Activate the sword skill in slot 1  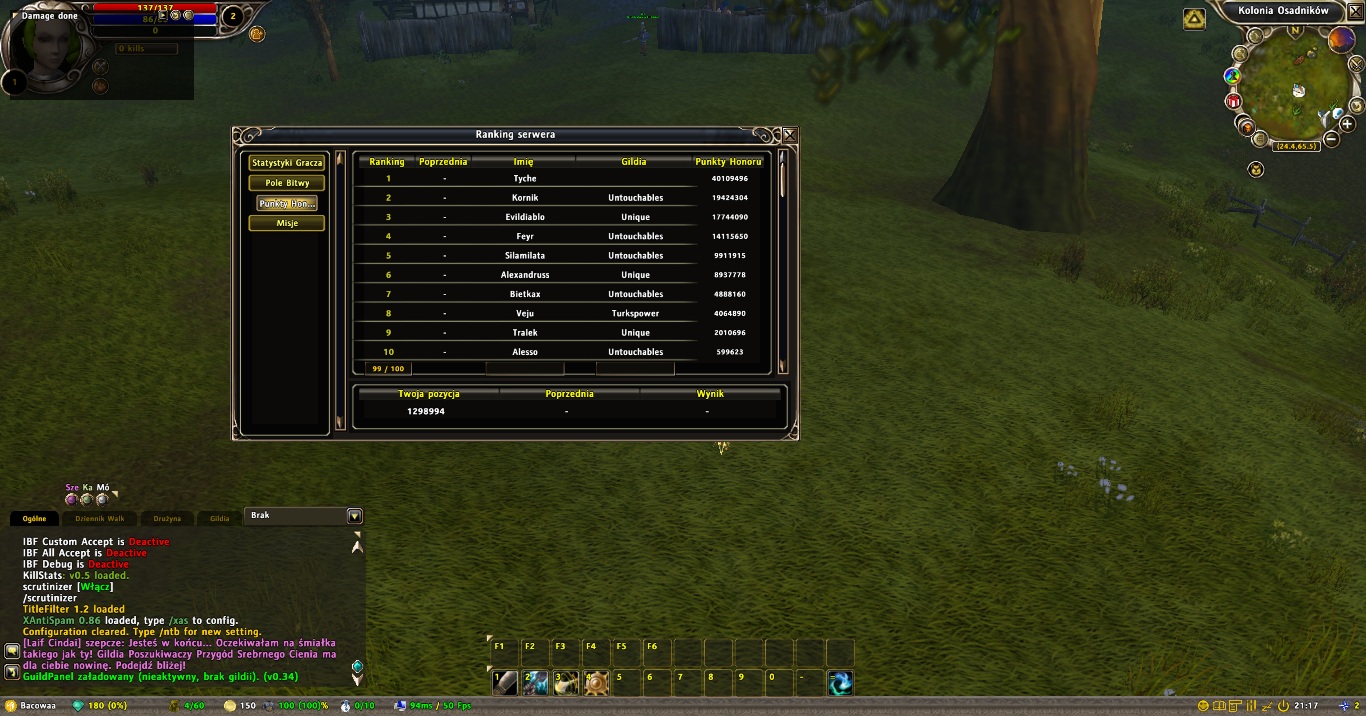(x=506, y=683)
